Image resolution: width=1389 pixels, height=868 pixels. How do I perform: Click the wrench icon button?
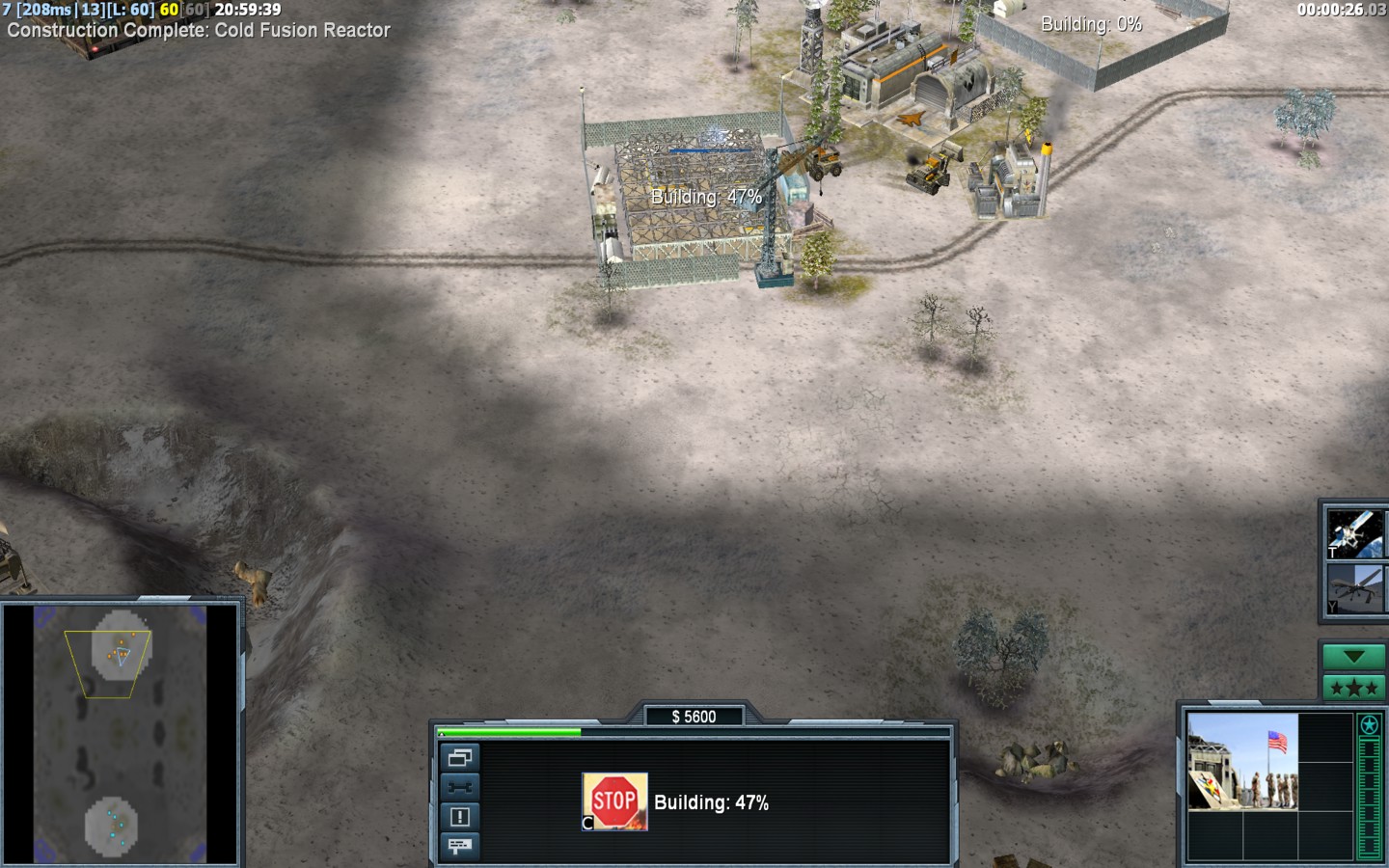[459, 787]
